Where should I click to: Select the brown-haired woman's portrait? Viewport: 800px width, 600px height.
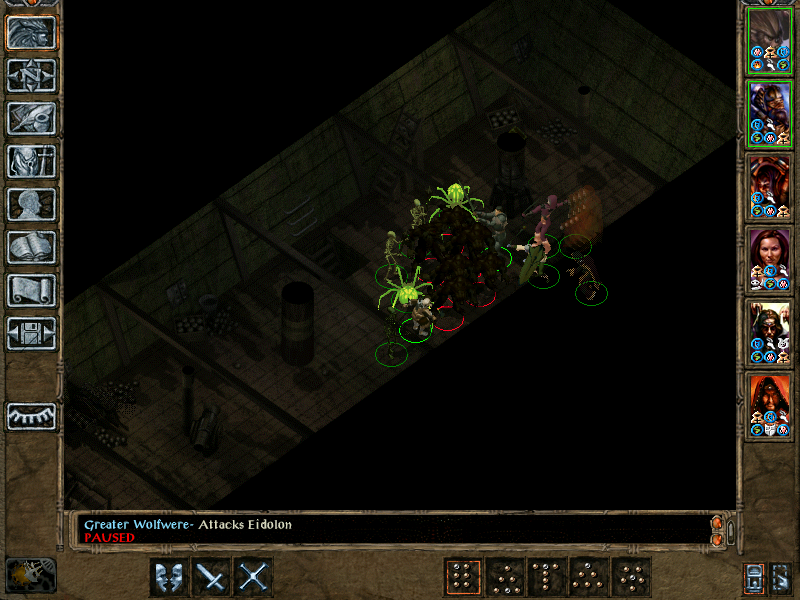click(x=770, y=259)
